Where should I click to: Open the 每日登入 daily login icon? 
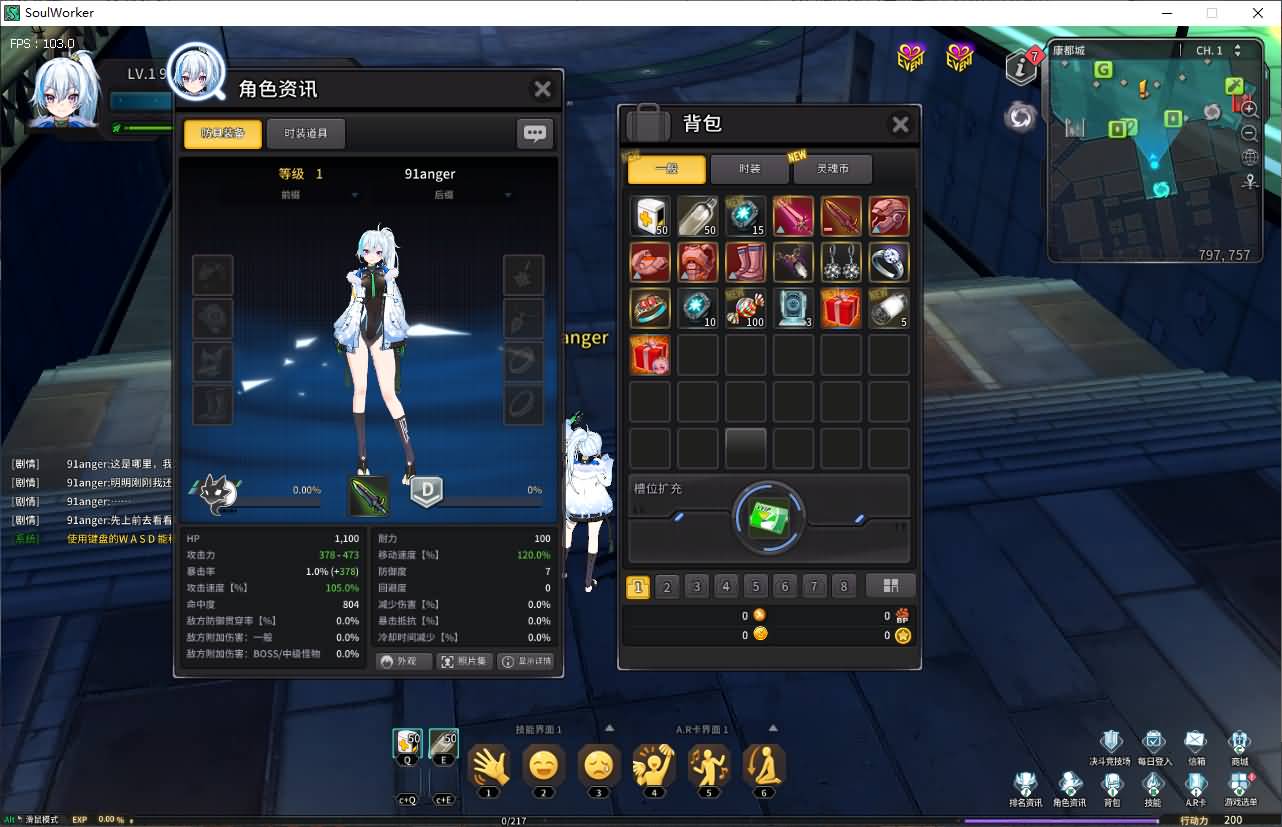[x=1153, y=740]
